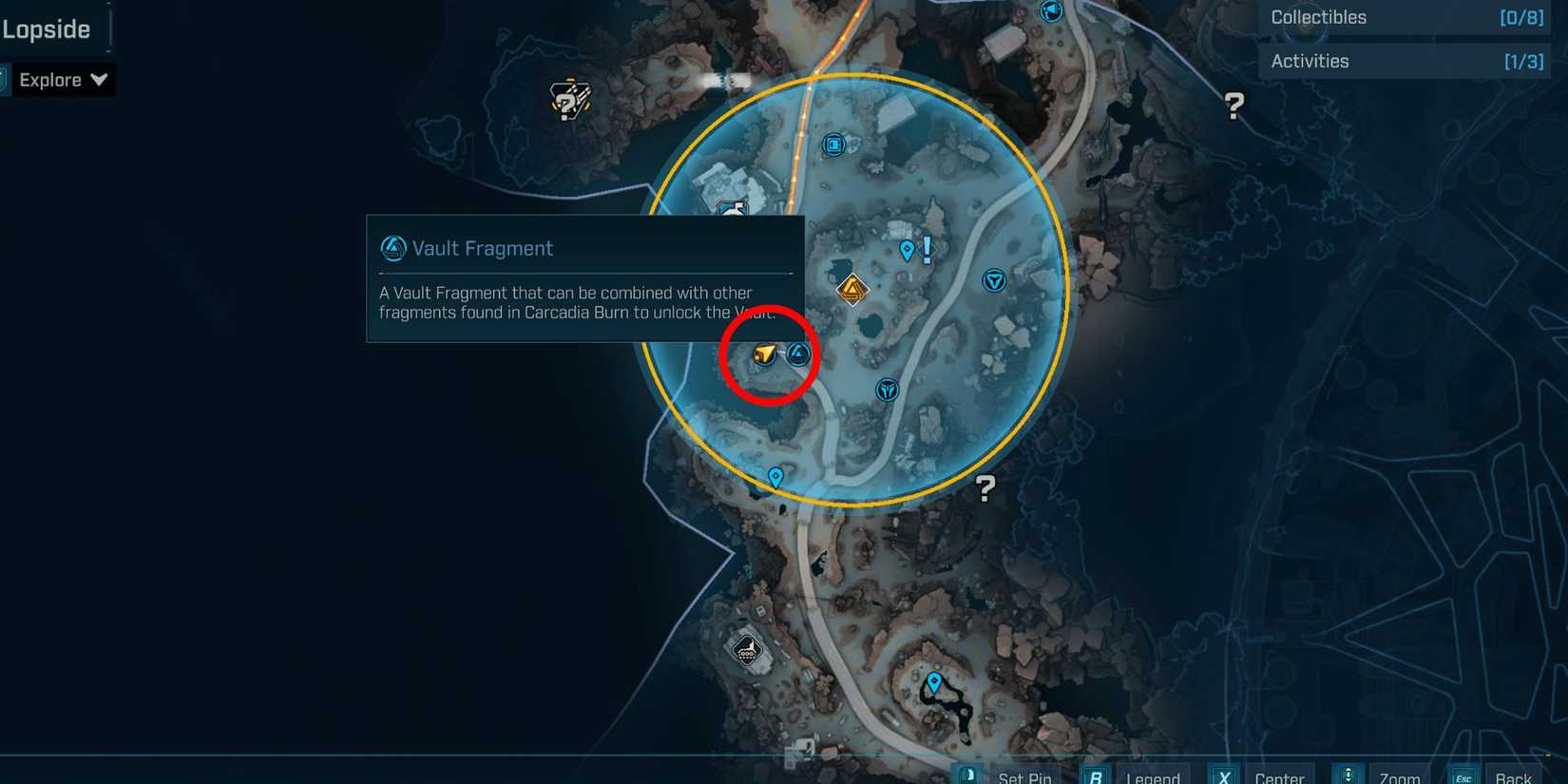Expand the Activities tracking row

pos(1405,60)
